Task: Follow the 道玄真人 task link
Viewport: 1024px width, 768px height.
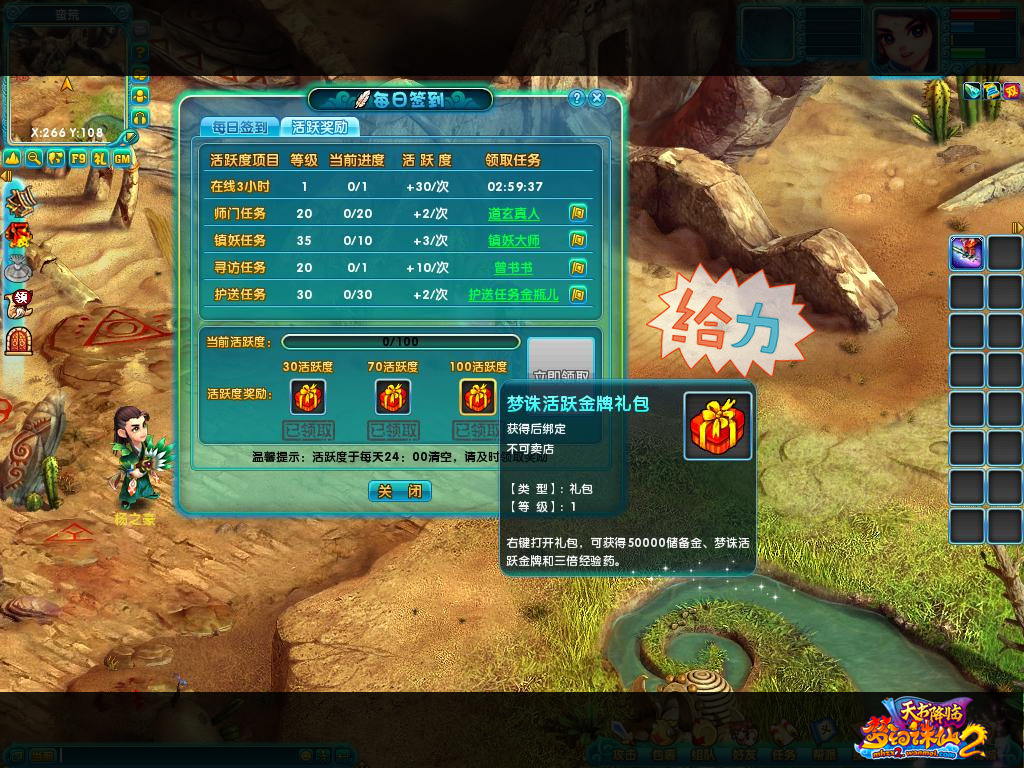Action: (x=513, y=213)
